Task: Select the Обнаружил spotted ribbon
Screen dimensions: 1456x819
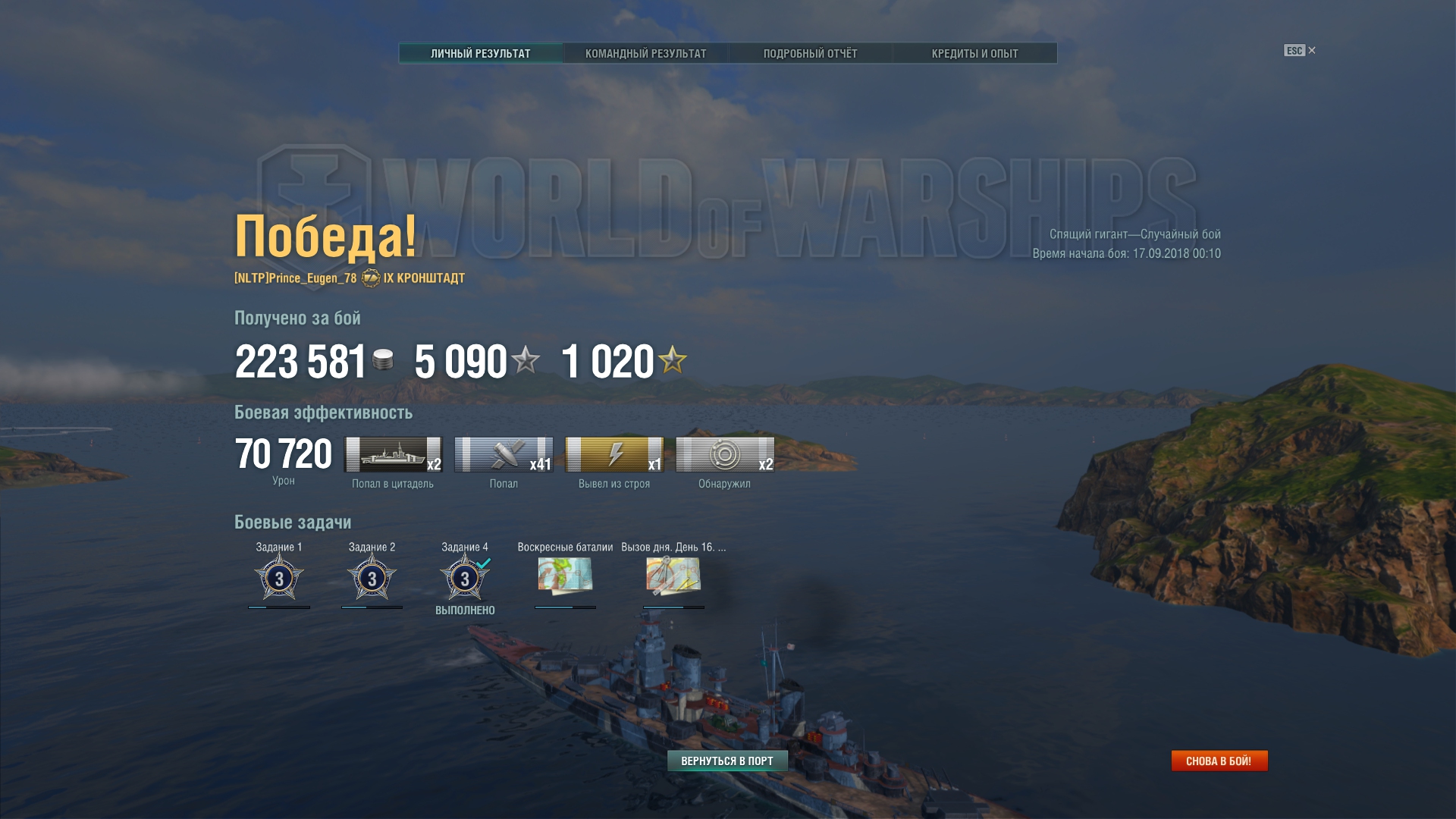Action: point(725,454)
